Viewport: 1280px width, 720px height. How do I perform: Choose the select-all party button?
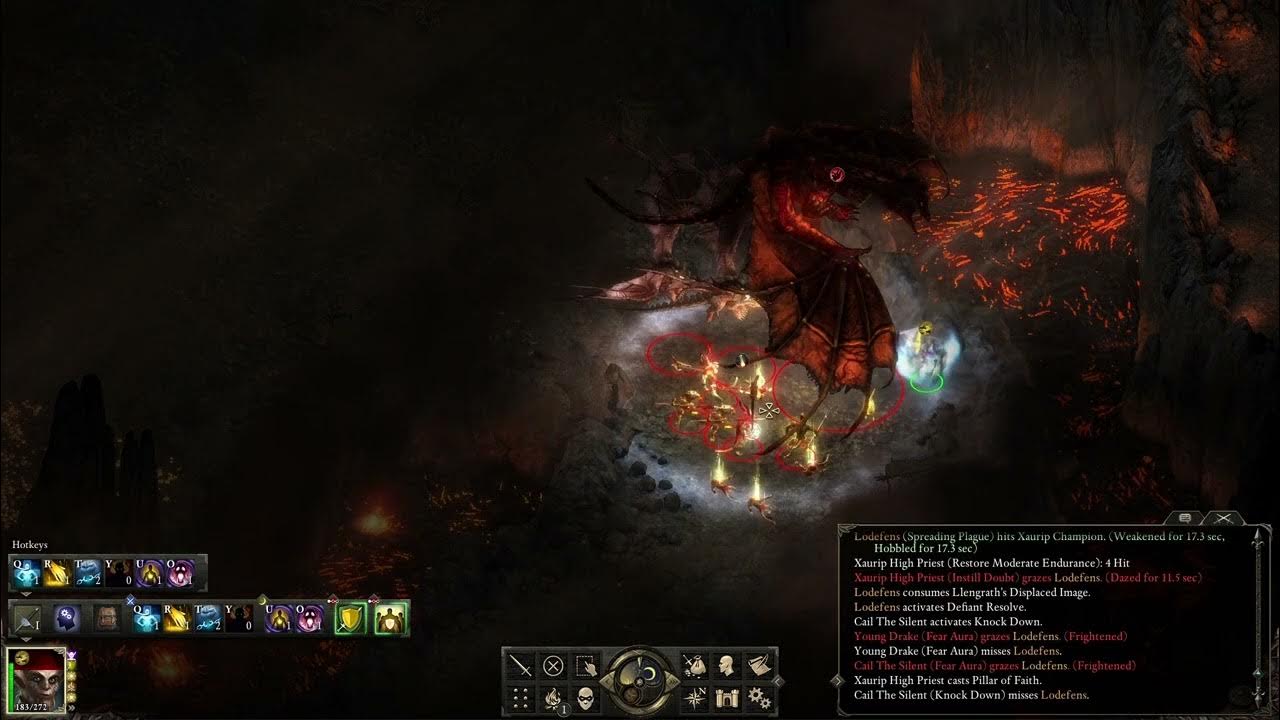tap(585, 665)
